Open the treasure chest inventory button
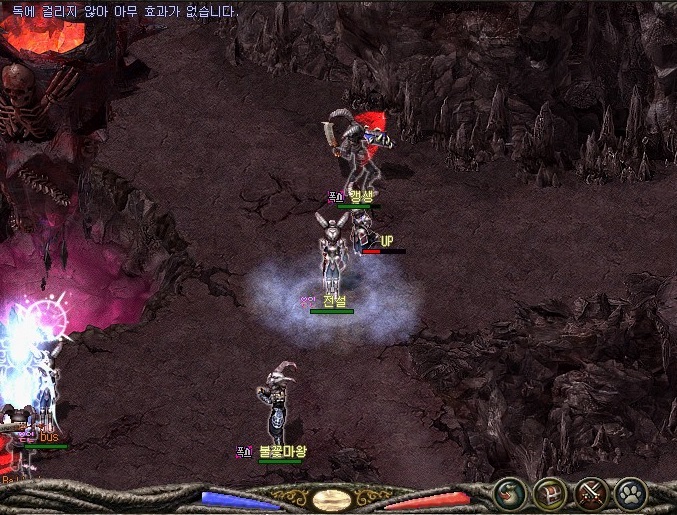677x515 pixels. [x=549, y=494]
